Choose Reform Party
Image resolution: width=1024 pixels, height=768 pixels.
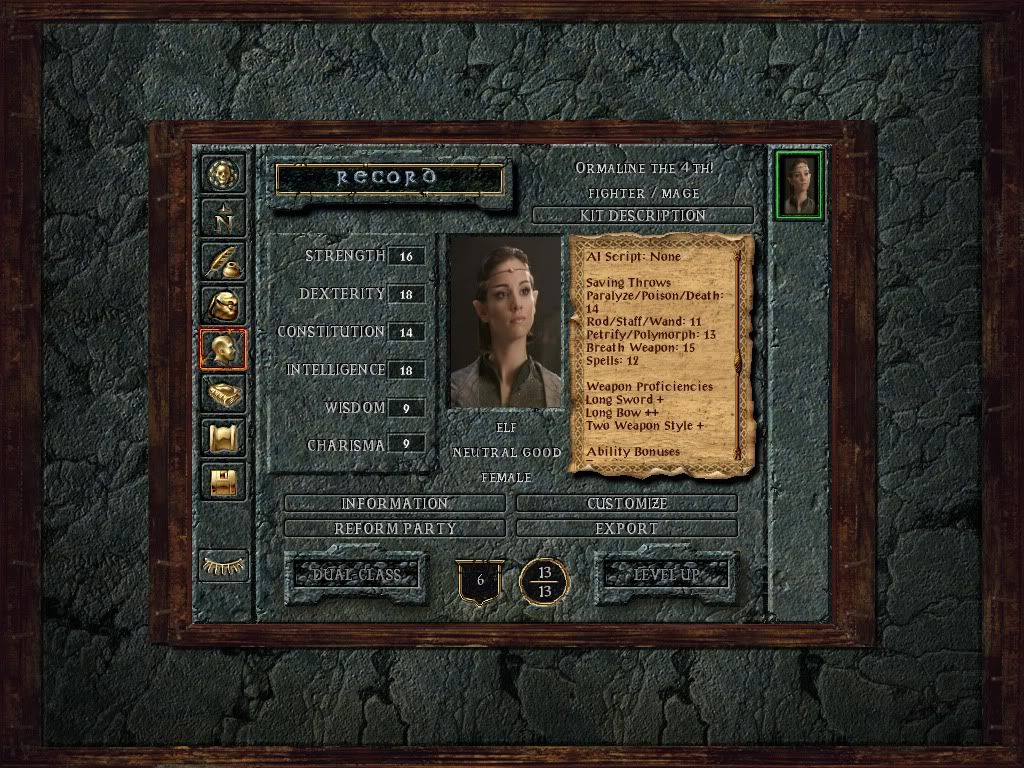pyautogui.click(x=394, y=528)
